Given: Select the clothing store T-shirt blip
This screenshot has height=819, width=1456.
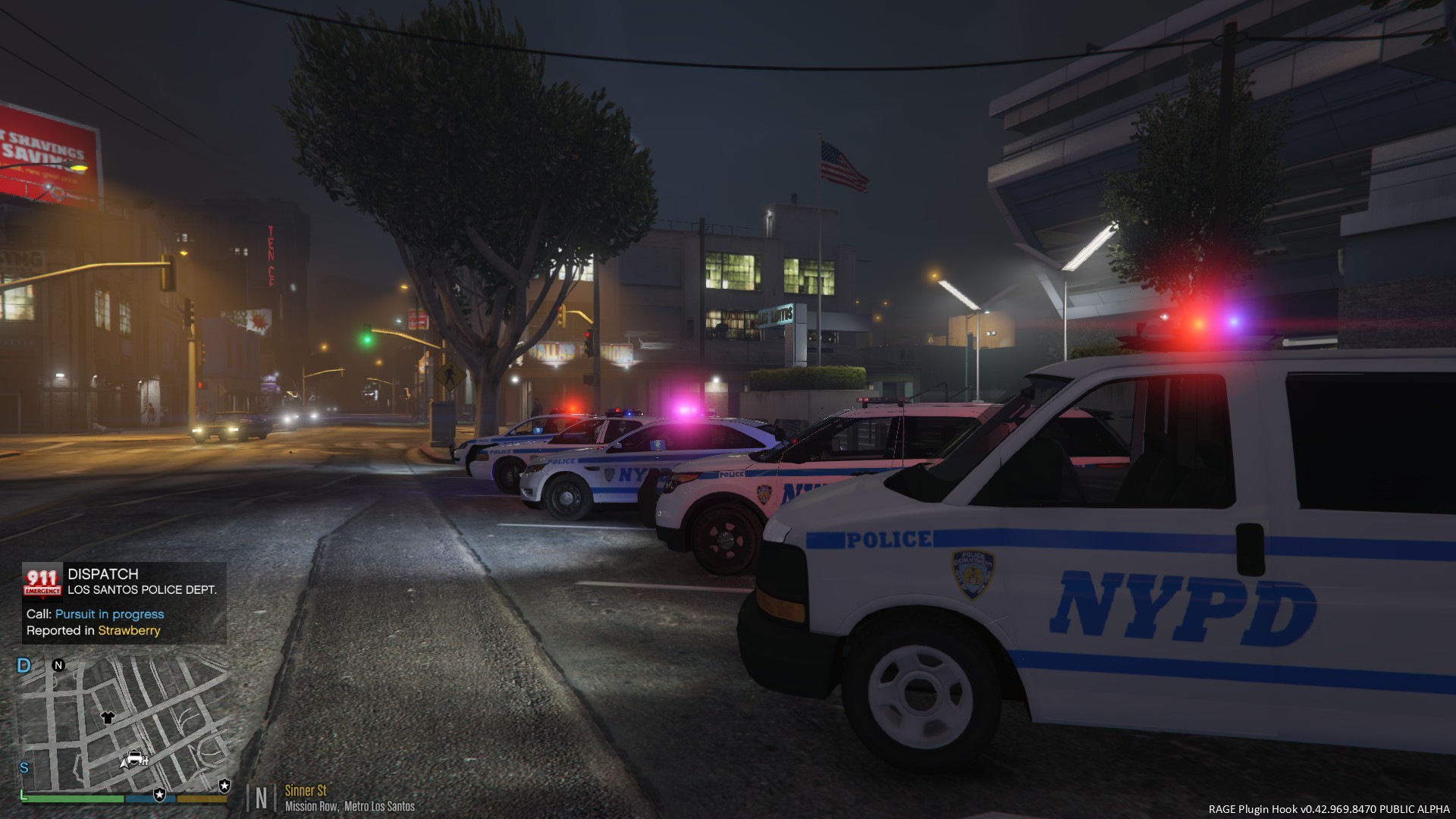Looking at the screenshot, I should pos(108,717).
